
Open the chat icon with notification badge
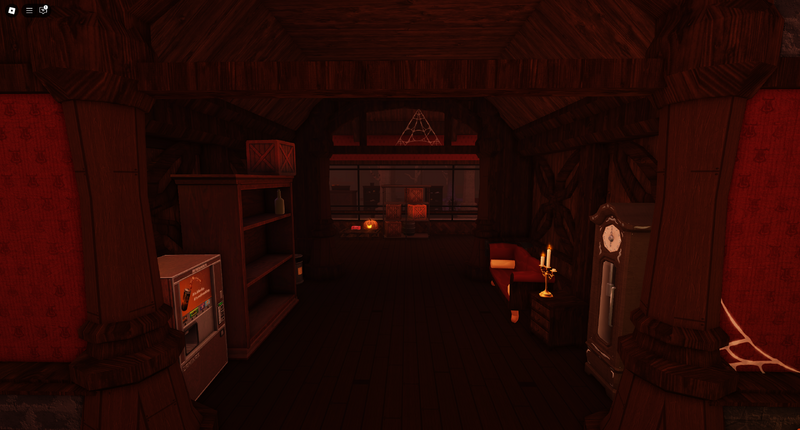(43, 10)
